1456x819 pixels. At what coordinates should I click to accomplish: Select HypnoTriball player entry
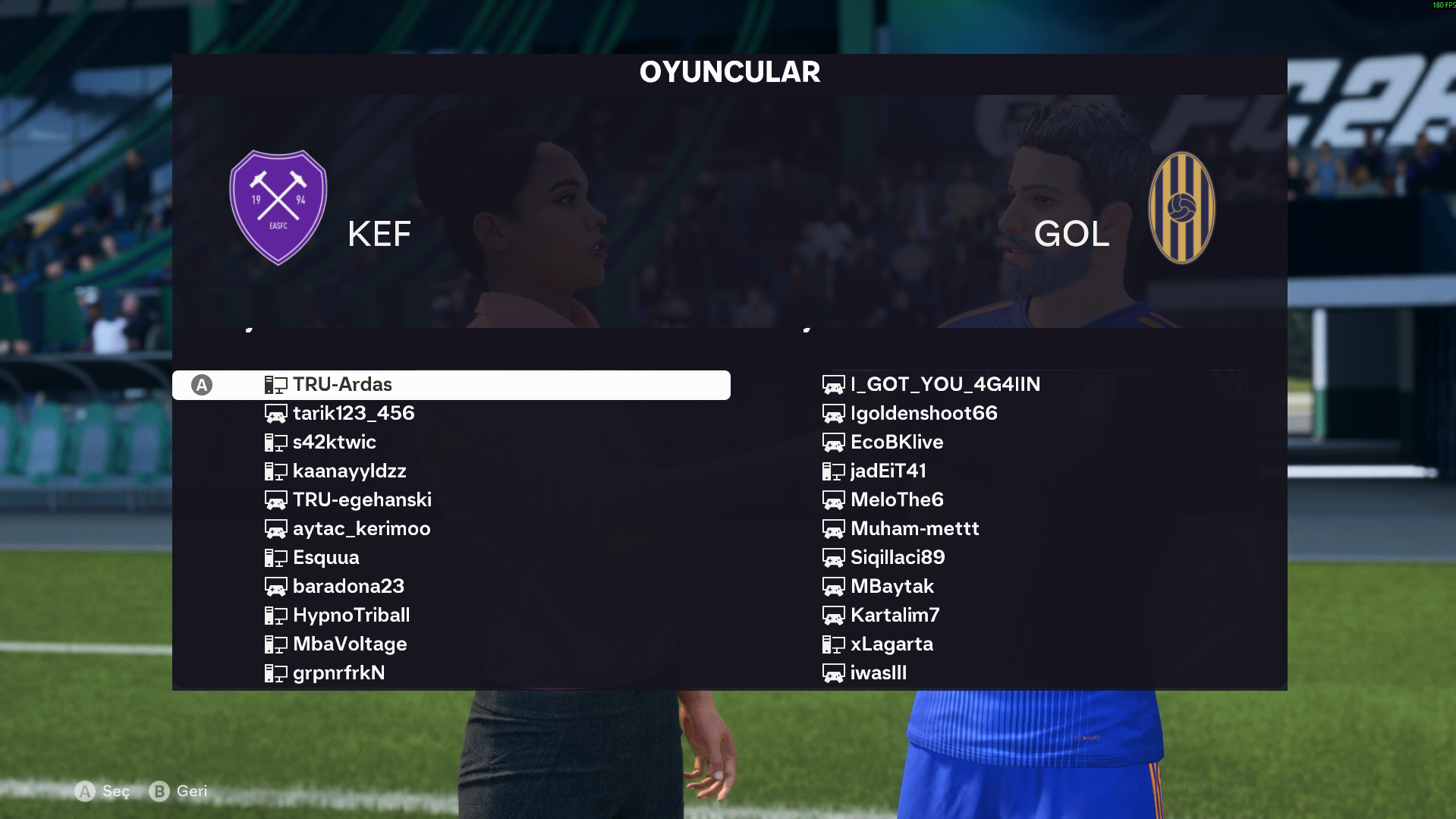click(x=351, y=616)
